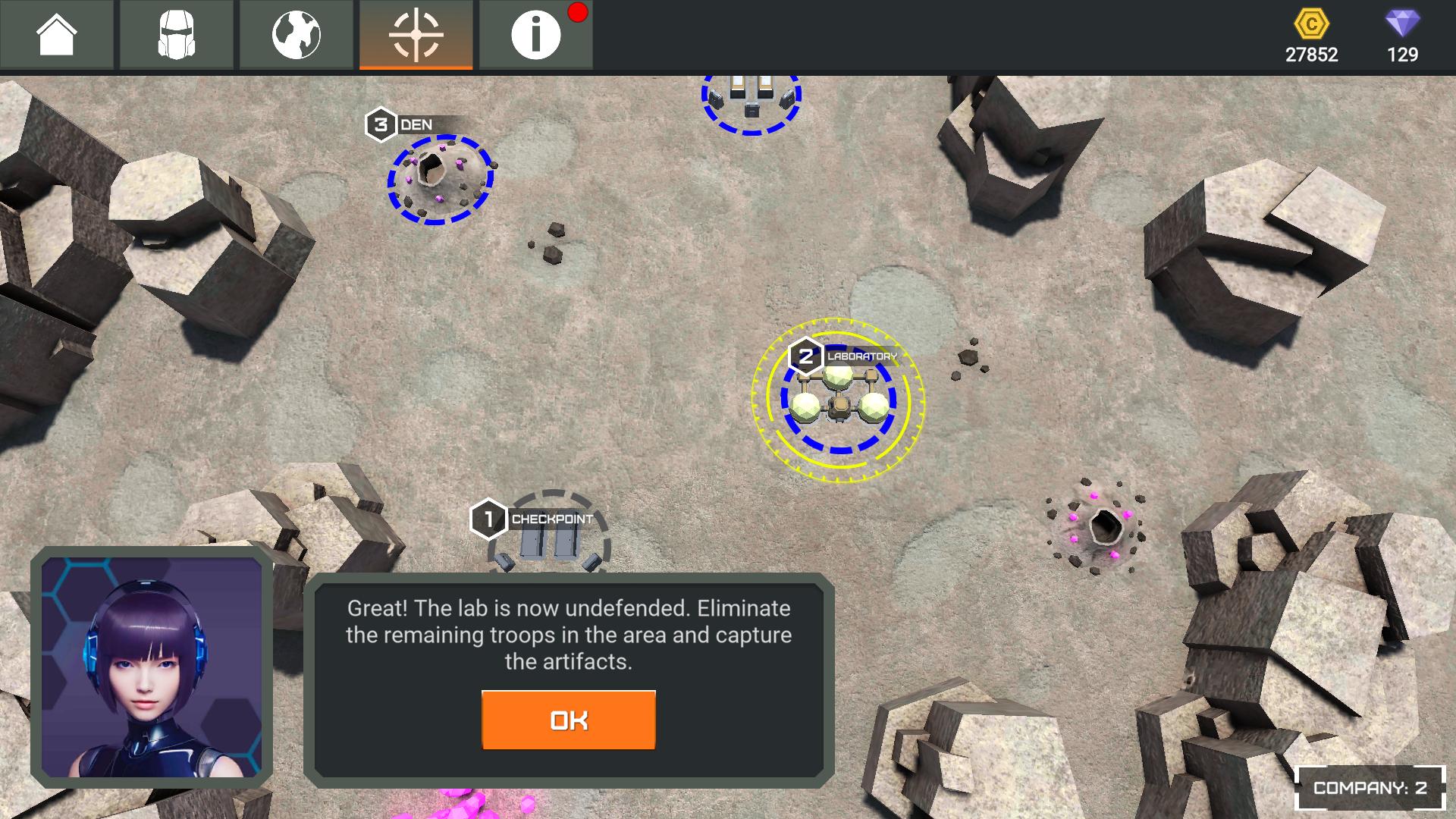The width and height of the screenshot is (1456, 819).
Task: Tap the gold coin currency icon
Action: (x=1311, y=25)
